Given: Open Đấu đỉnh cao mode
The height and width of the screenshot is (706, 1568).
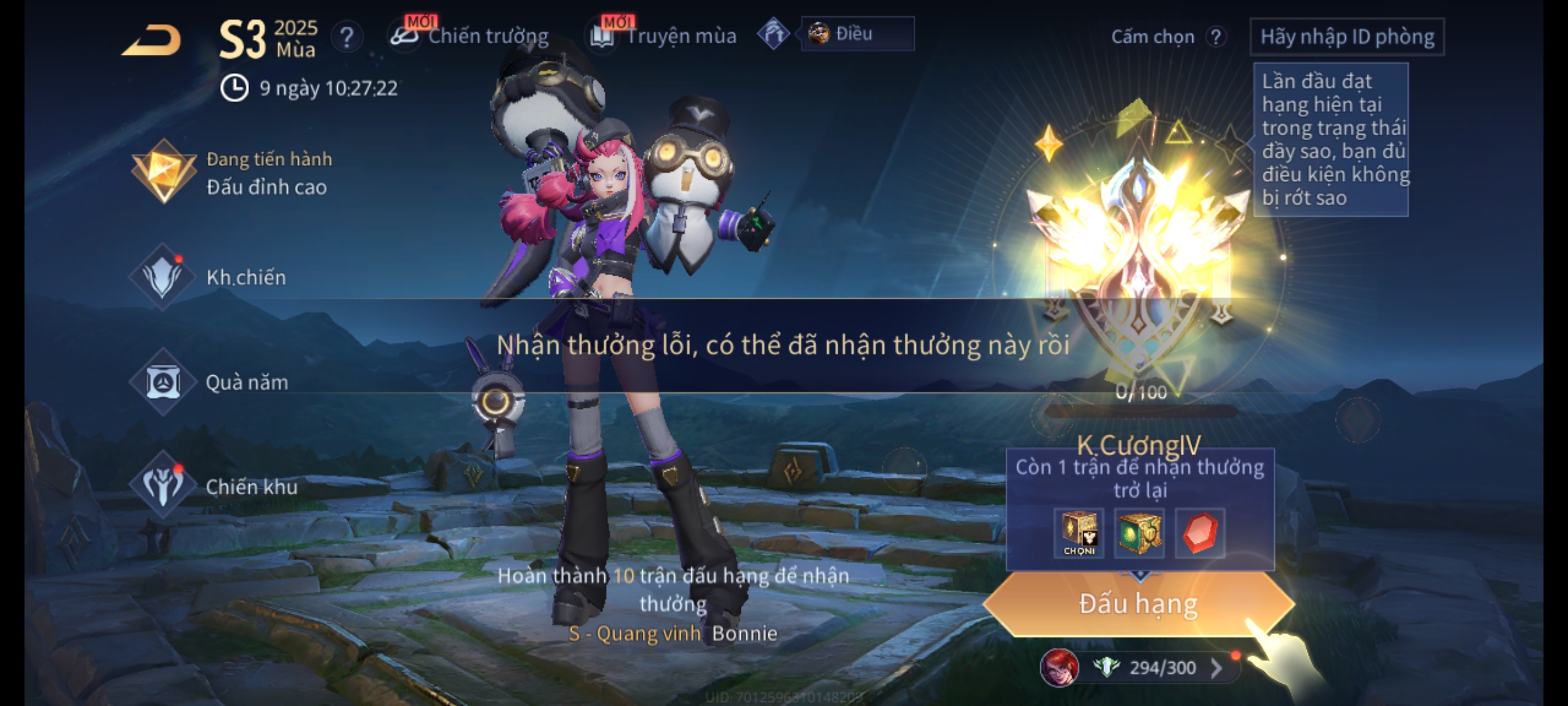Looking at the screenshot, I should pyautogui.click(x=232, y=173).
